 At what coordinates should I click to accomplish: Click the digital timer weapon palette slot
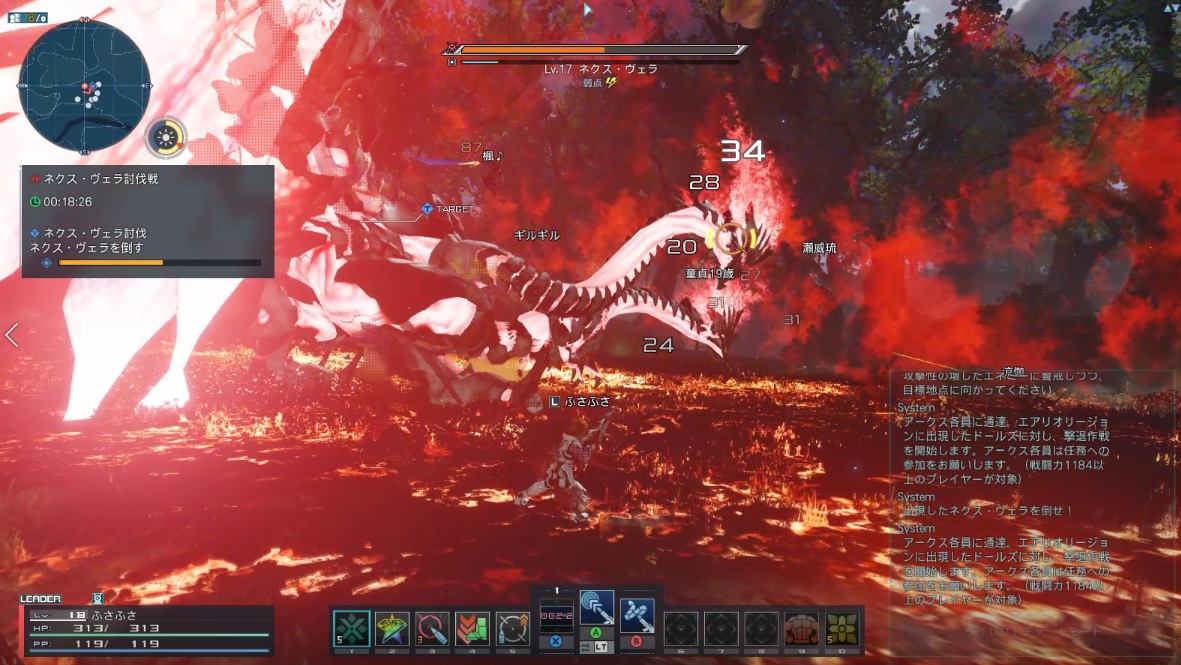[x=556, y=616]
